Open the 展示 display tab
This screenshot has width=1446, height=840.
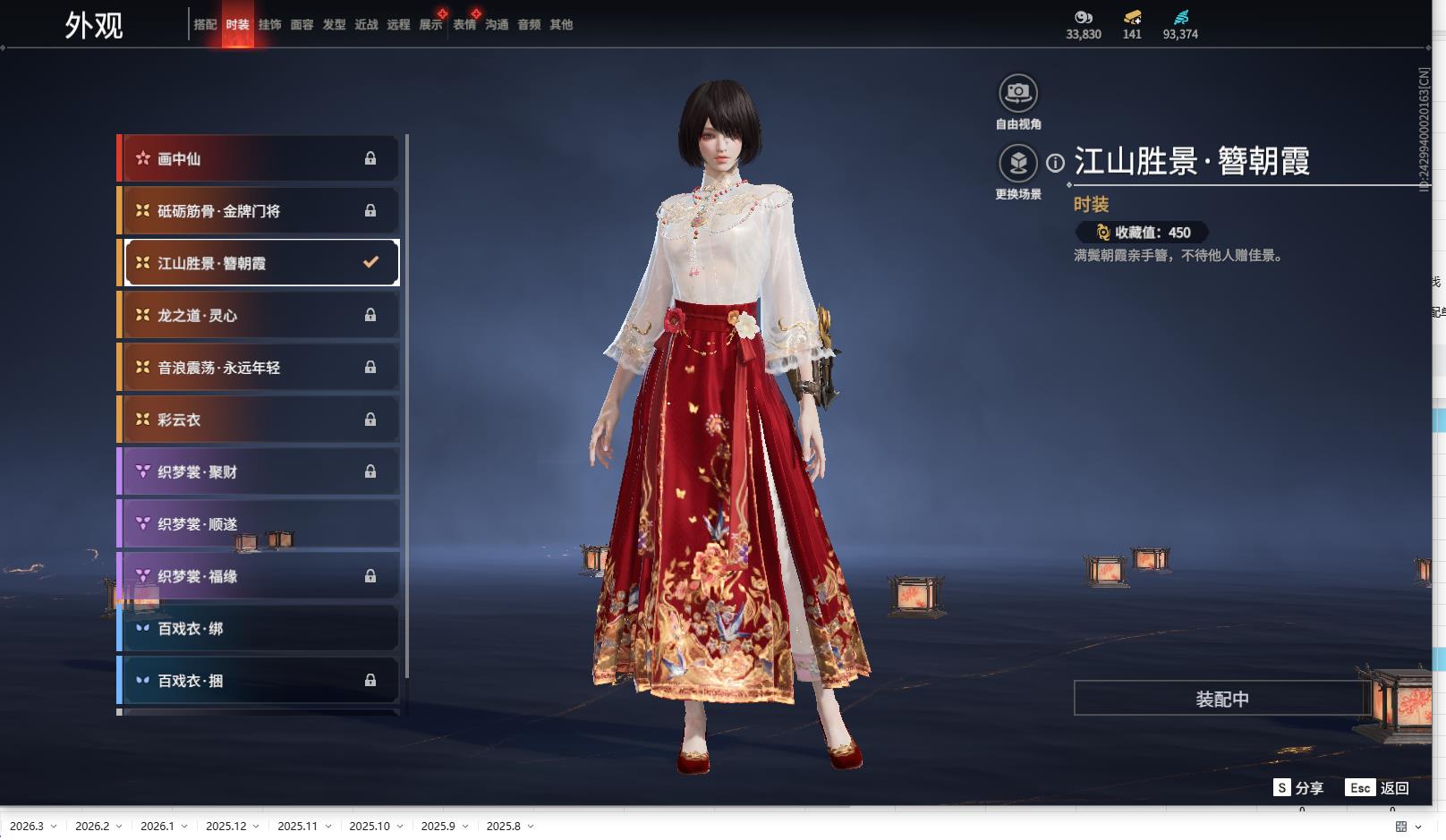tap(430, 25)
